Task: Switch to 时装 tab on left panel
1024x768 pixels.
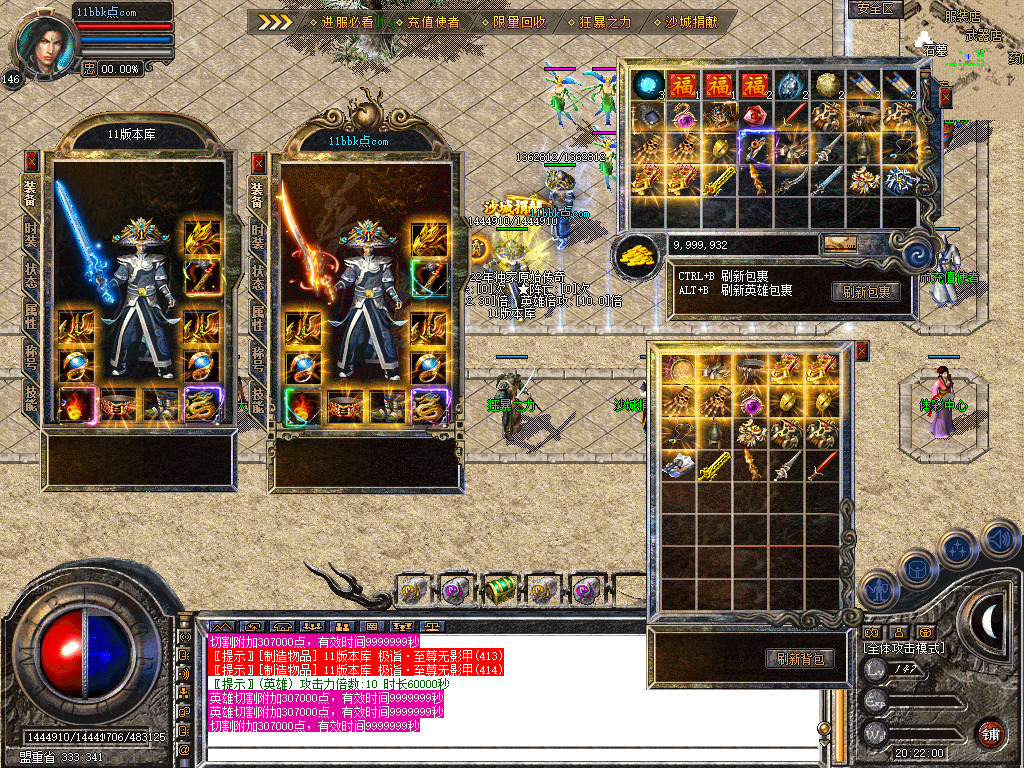Action: tap(31, 234)
